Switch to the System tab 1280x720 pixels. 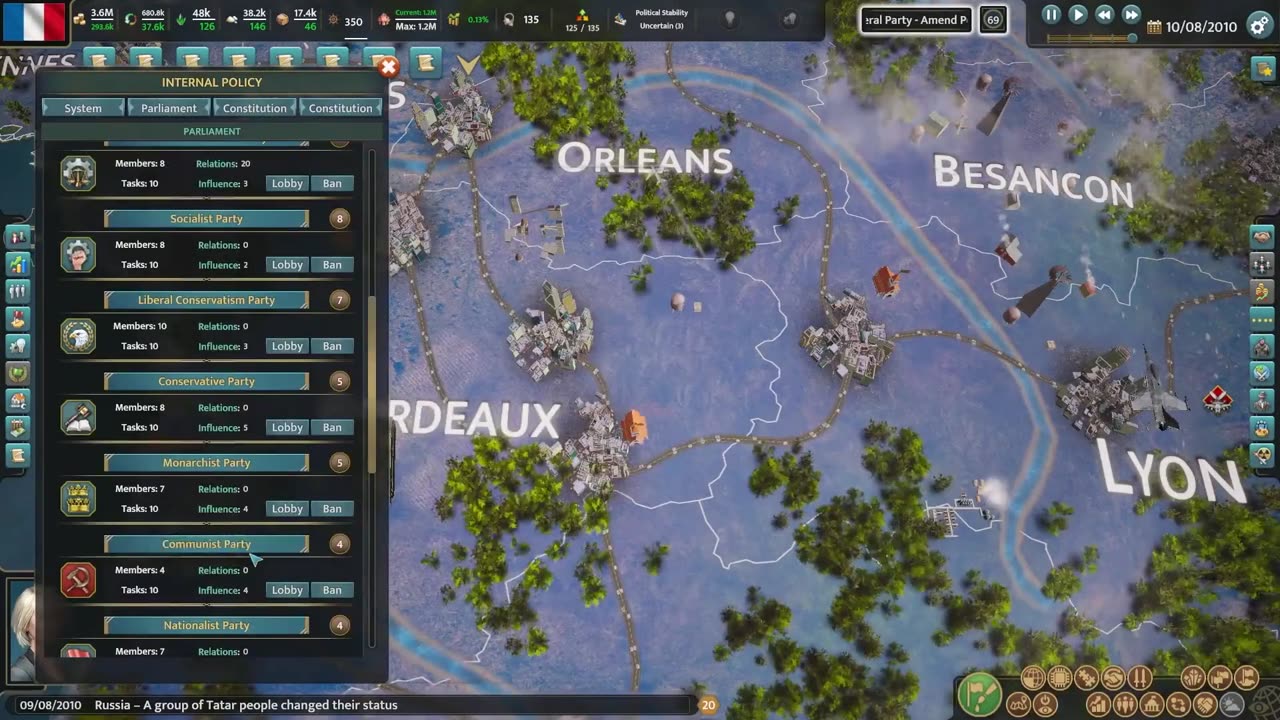[x=83, y=108]
